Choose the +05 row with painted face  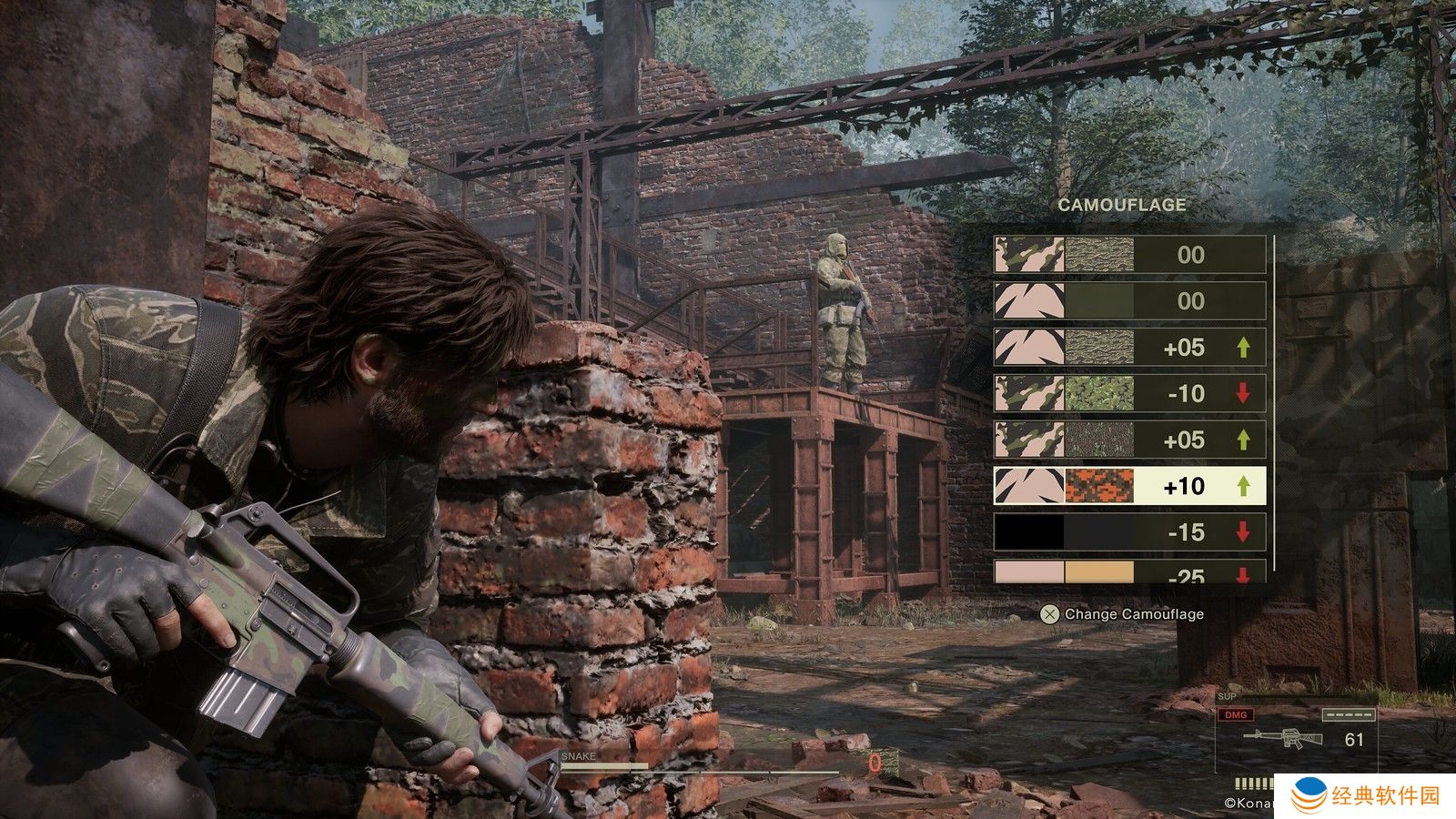pos(1128,440)
